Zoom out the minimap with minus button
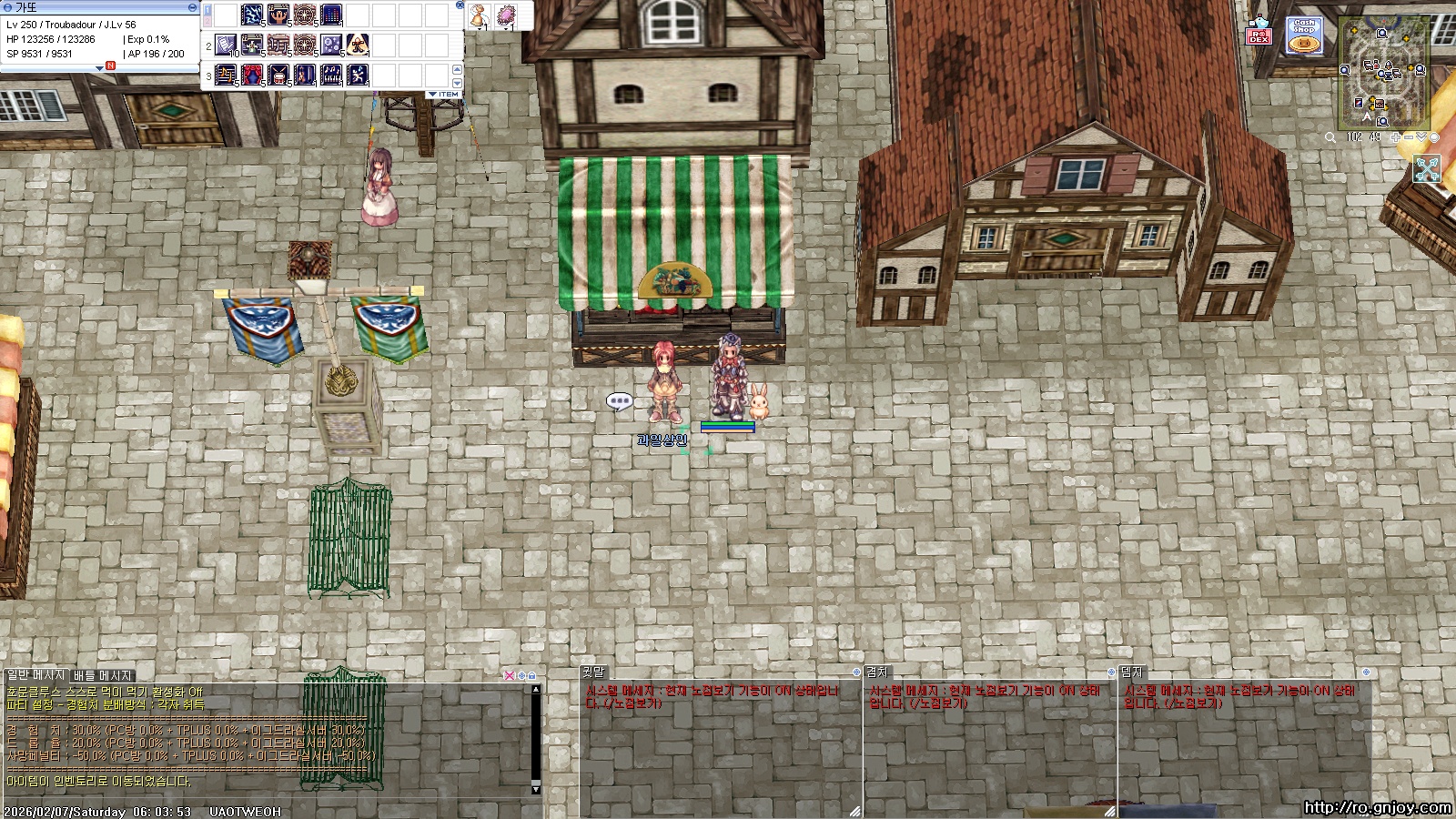Image resolution: width=1456 pixels, height=819 pixels. [1409, 137]
